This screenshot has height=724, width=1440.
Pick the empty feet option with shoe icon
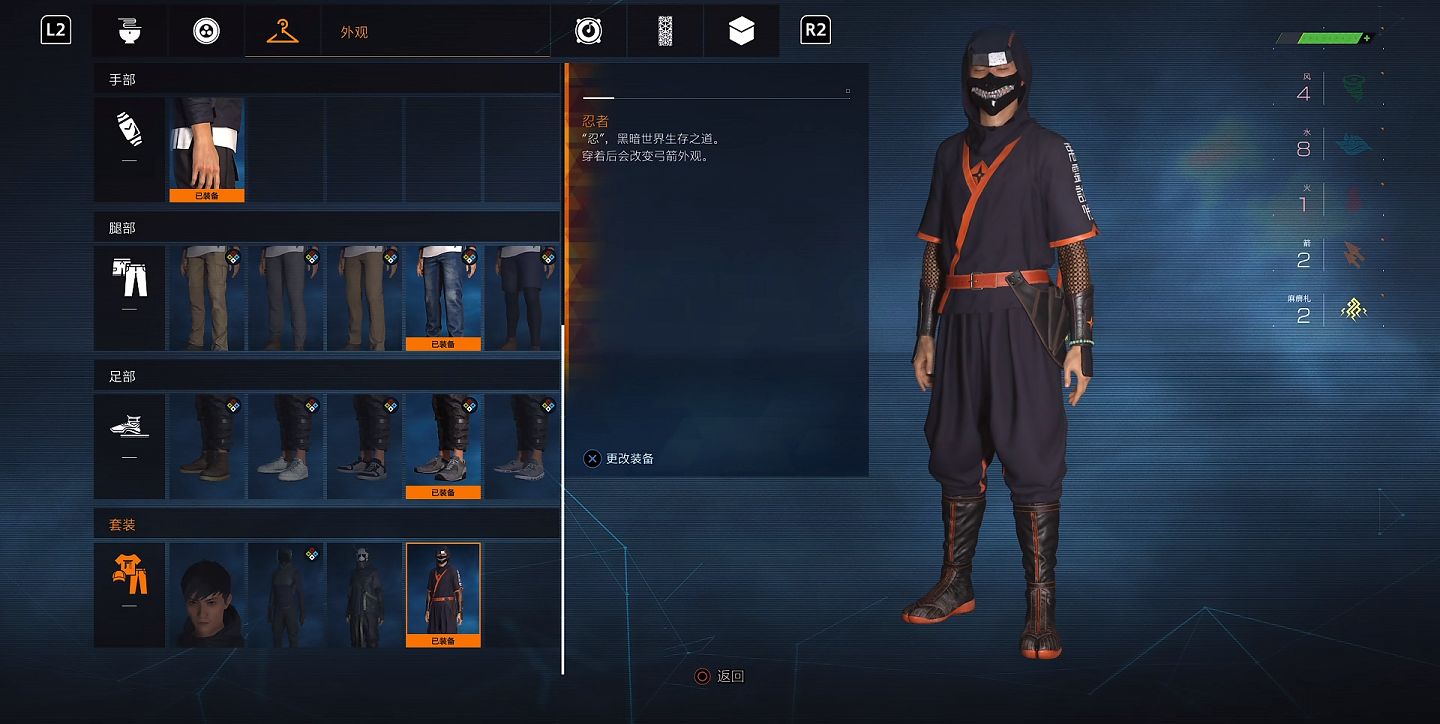point(129,446)
